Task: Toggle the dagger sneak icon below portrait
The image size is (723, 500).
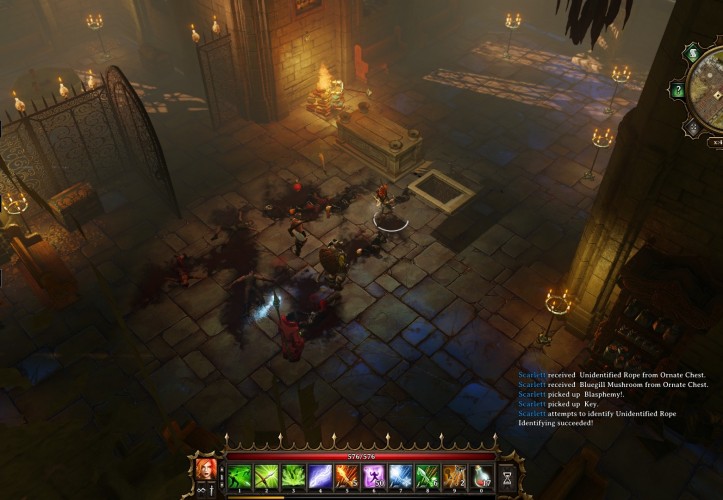Action: (x=213, y=490)
